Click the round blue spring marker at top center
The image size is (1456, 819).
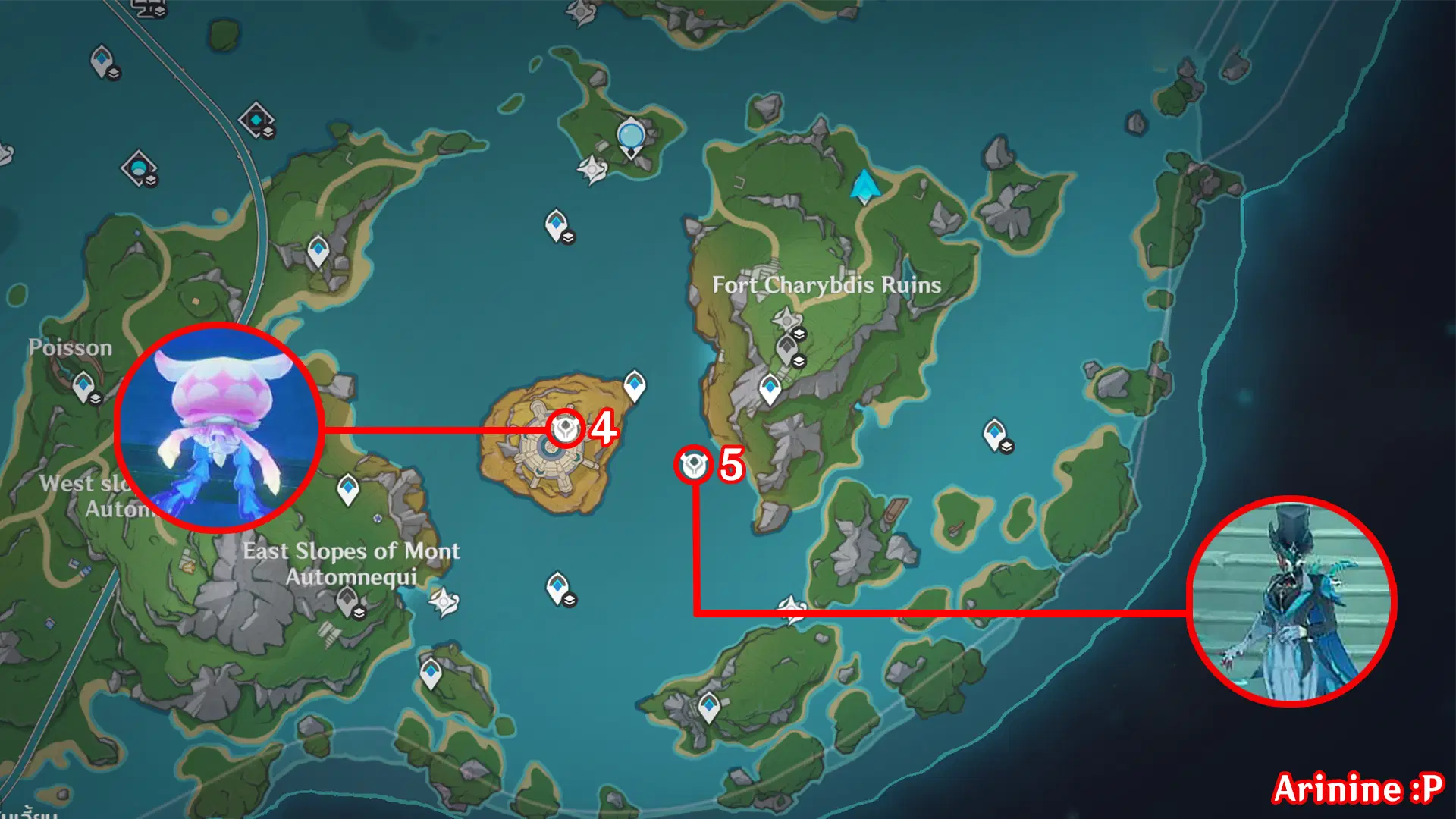point(630,135)
